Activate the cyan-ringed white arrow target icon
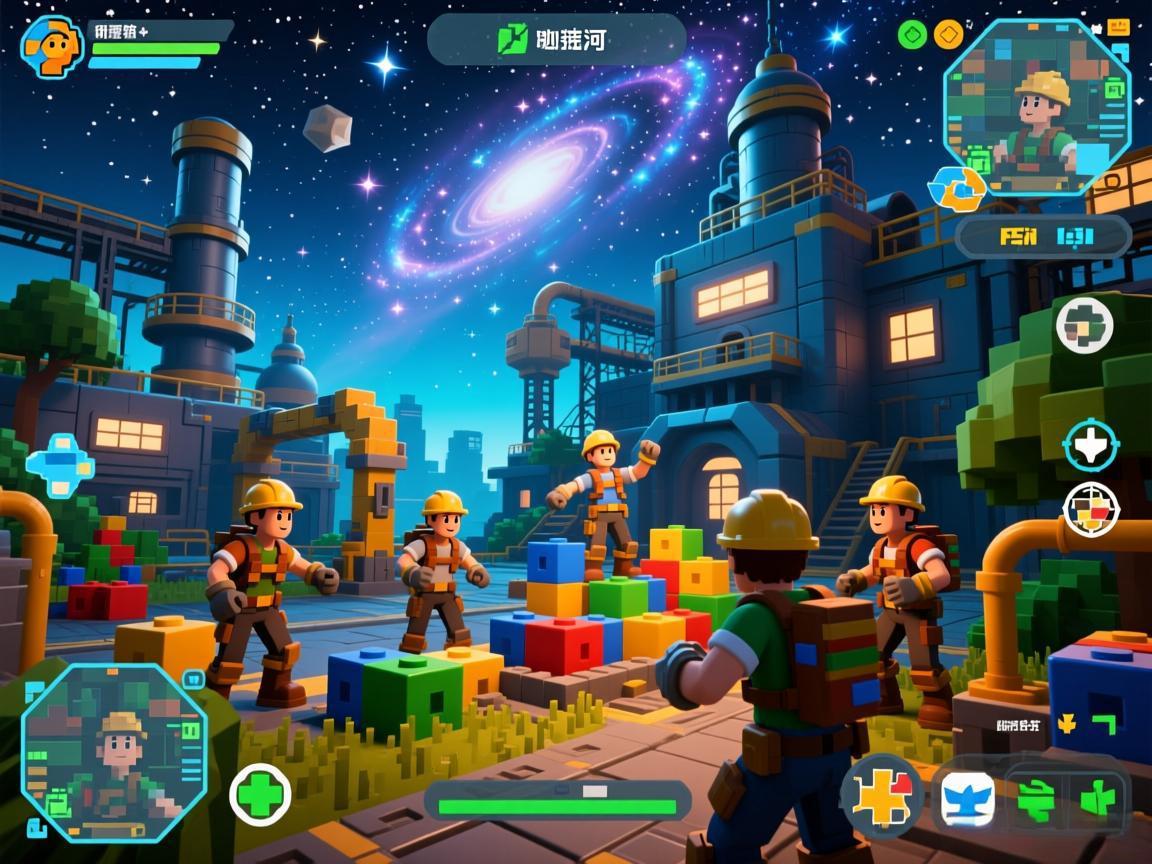Image resolution: width=1152 pixels, height=864 pixels. coord(1090,445)
